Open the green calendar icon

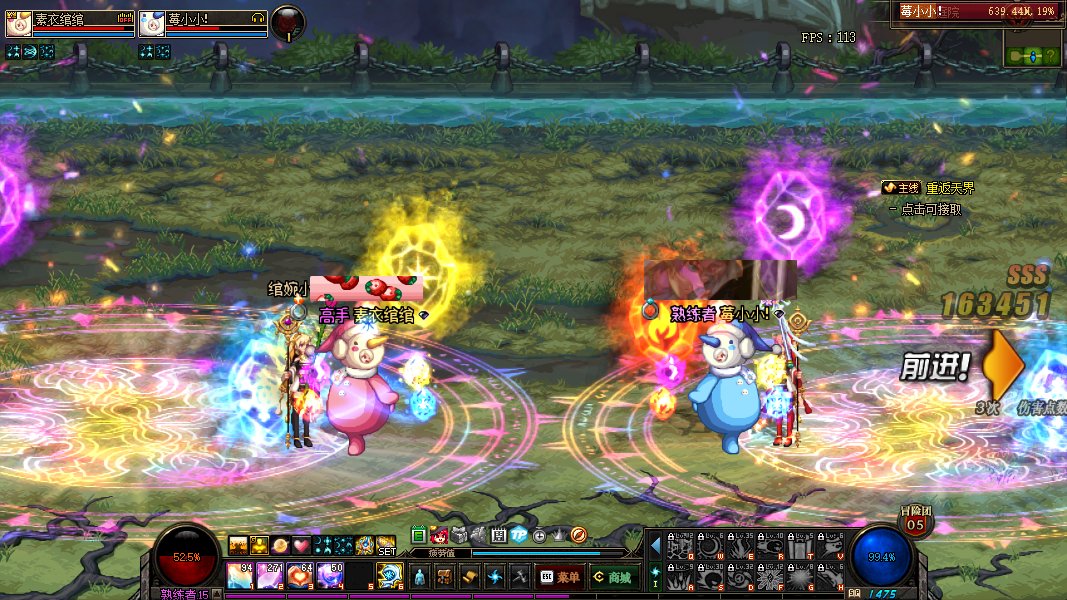point(419,535)
